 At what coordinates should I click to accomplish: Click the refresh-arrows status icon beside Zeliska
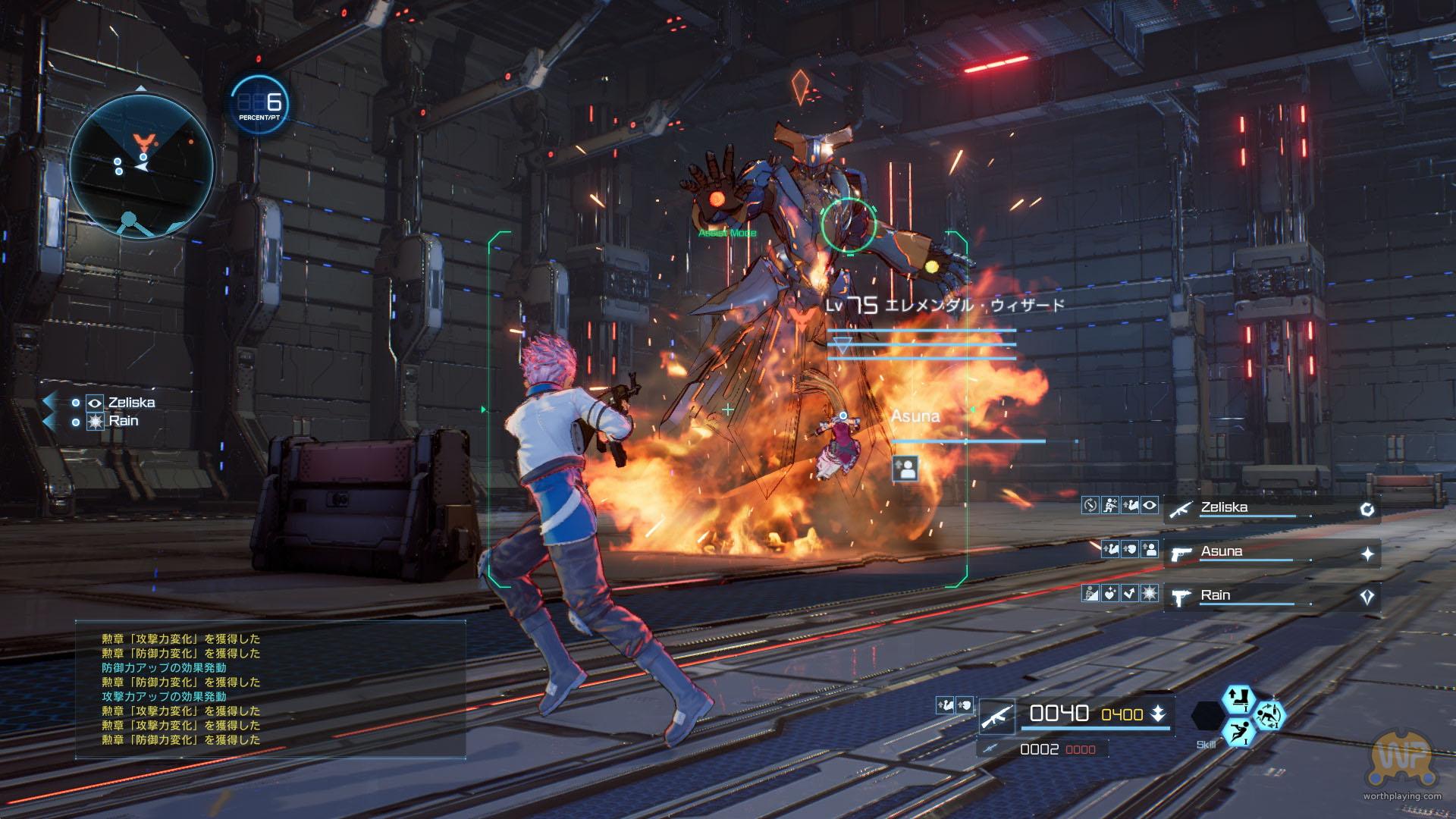[1090, 506]
